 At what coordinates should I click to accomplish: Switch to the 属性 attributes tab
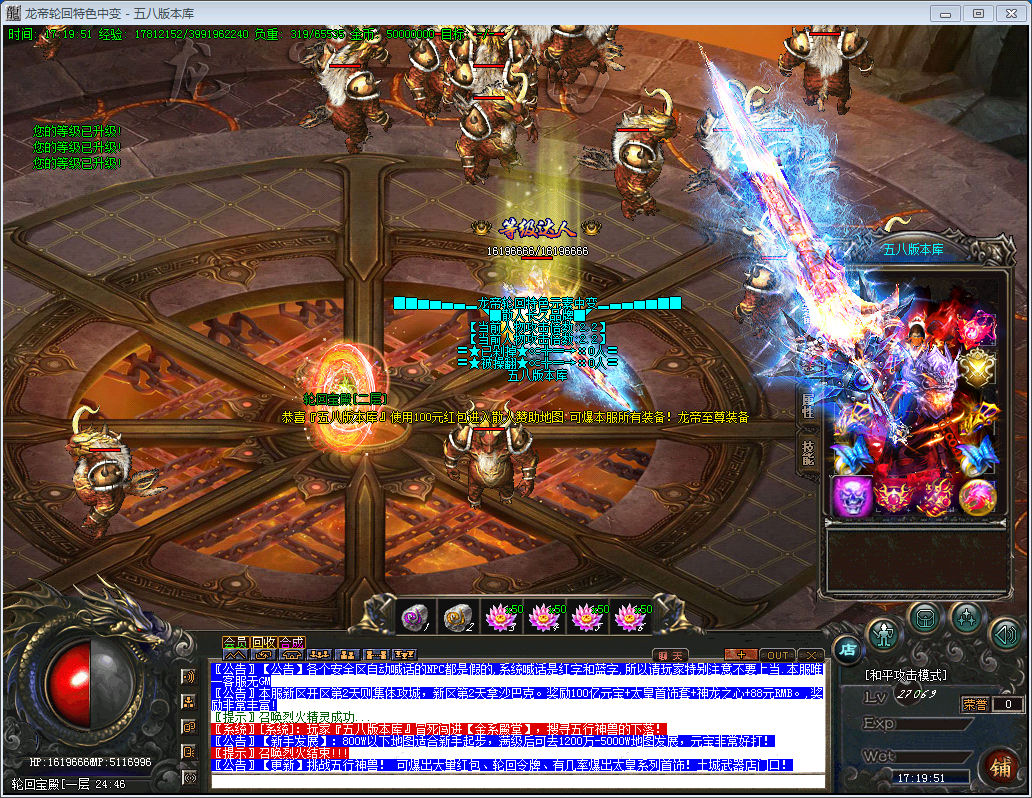pyautogui.click(x=808, y=406)
